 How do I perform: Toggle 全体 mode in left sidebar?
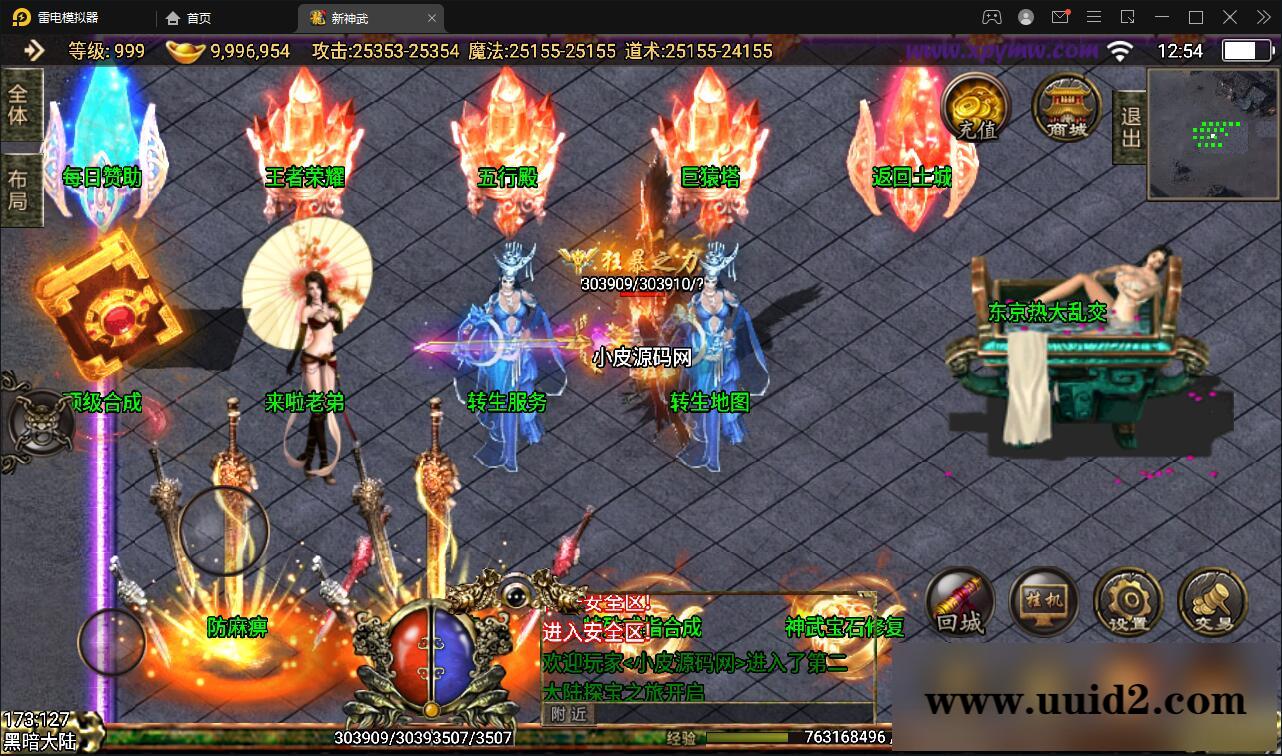[x=20, y=102]
